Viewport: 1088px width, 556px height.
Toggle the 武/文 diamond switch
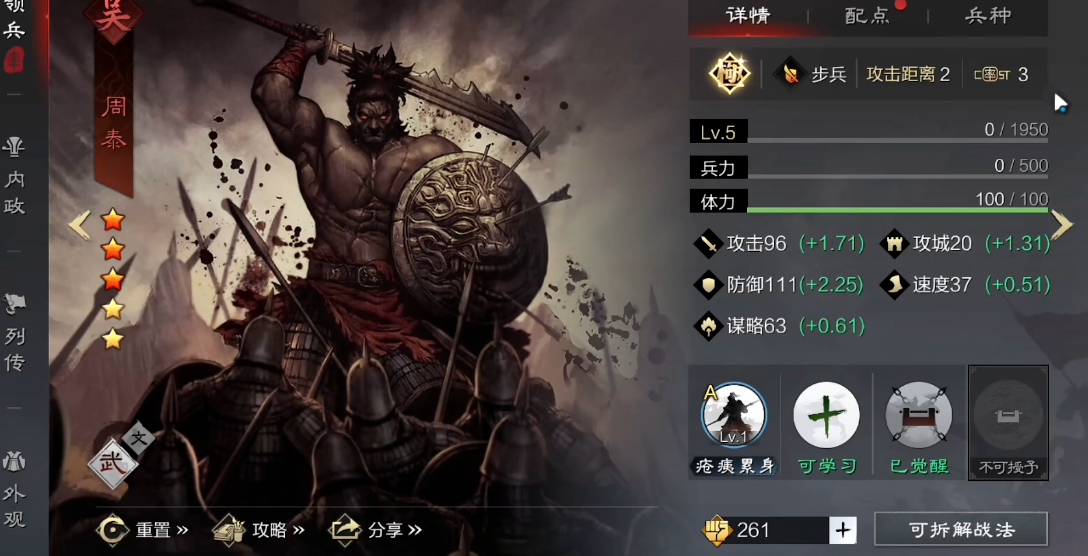(x=115, y=460)
